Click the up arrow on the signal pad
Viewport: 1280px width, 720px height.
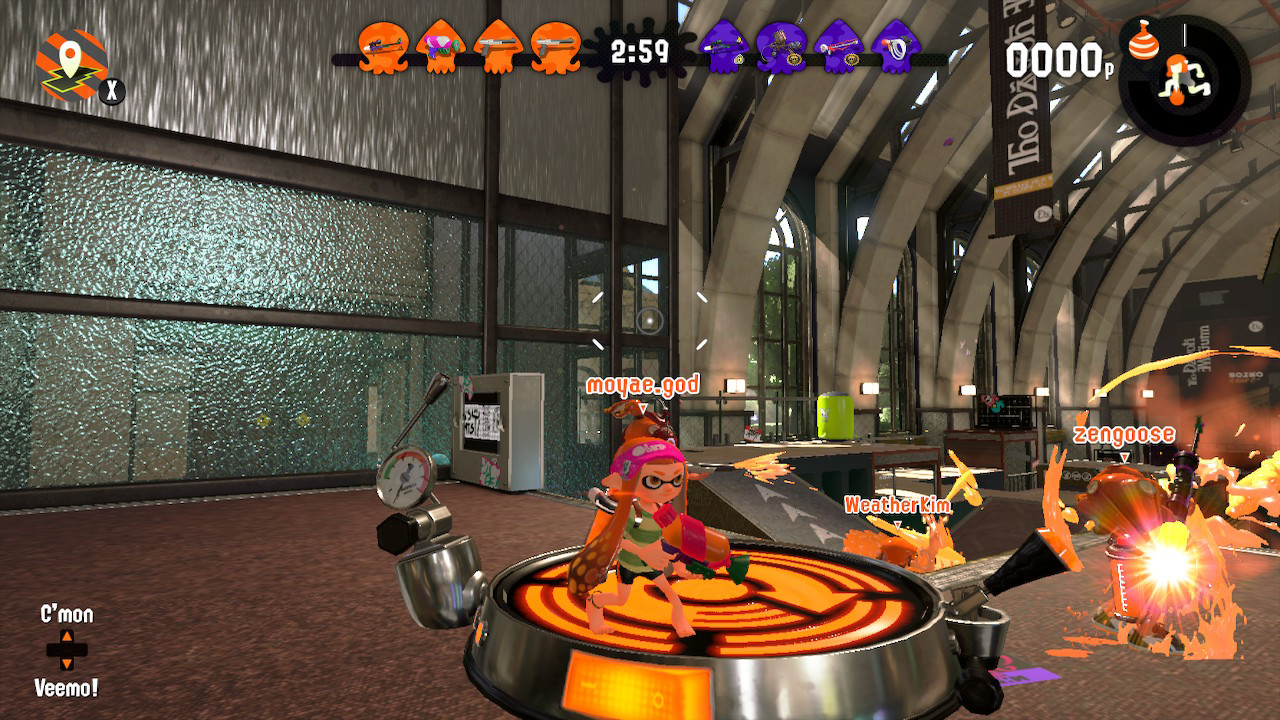[x=65, y=638]
